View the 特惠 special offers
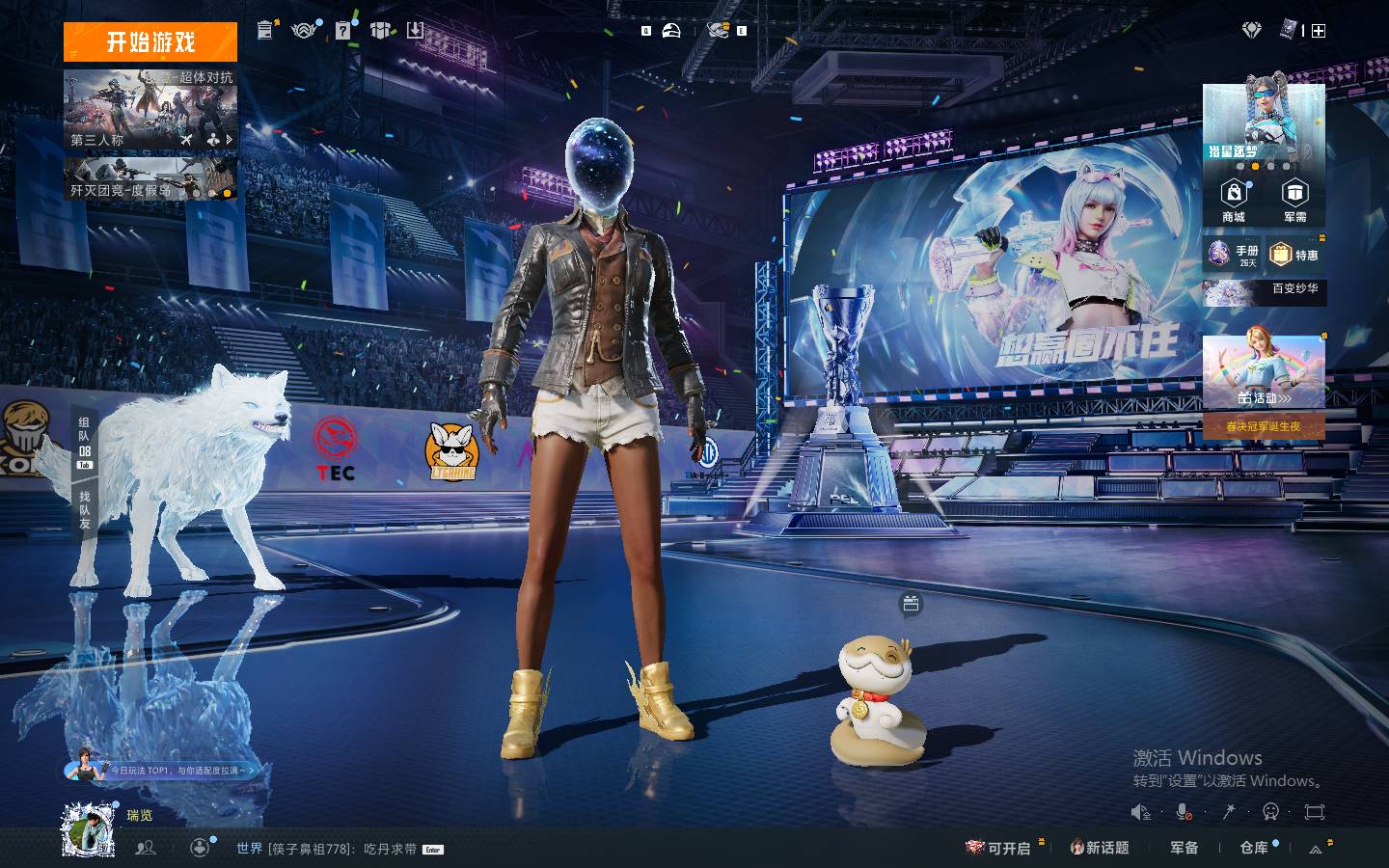1389x868 pixels. [x=1294, y=255]
